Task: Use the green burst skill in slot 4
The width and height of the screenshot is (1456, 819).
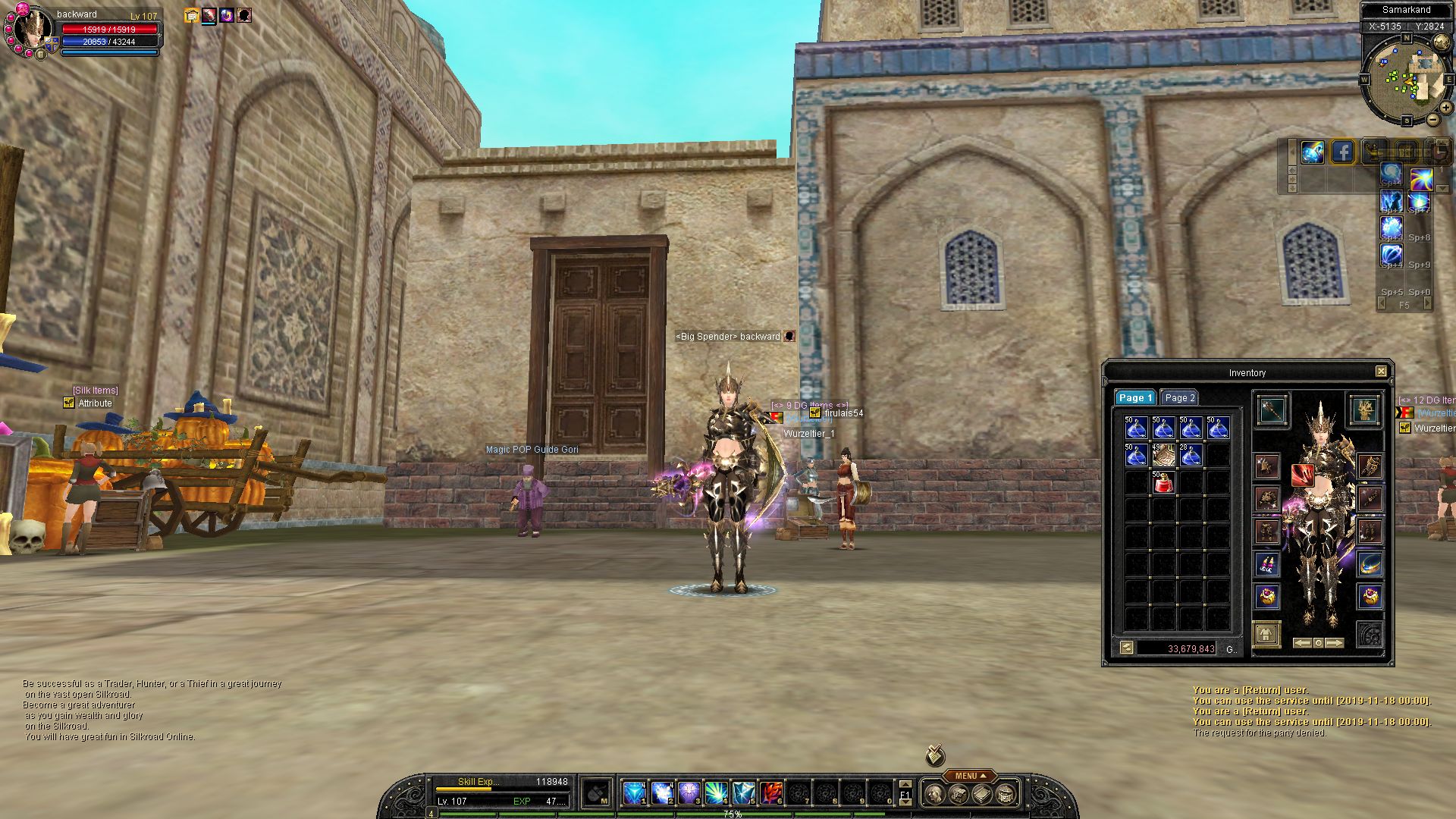Action: [x=716, y=793]
